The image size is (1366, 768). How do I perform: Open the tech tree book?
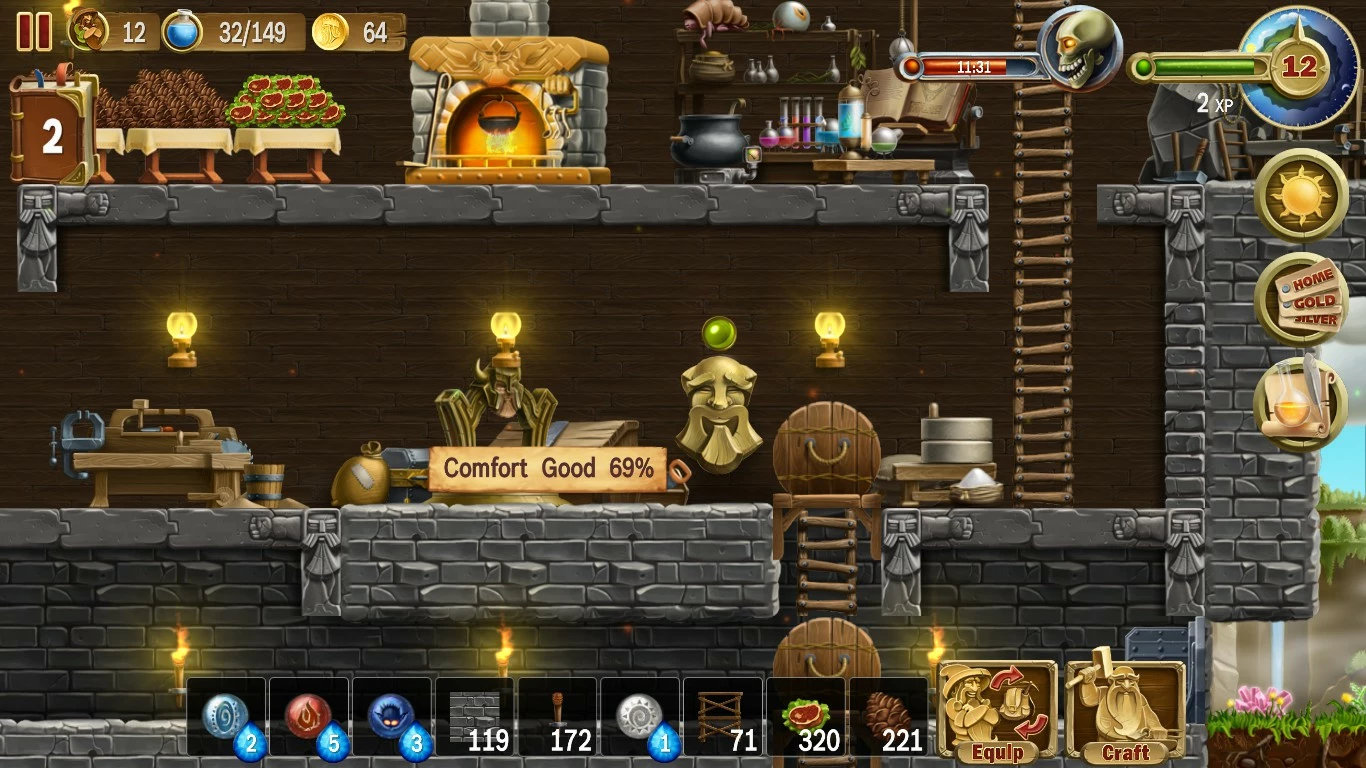[x=52, y=130]
